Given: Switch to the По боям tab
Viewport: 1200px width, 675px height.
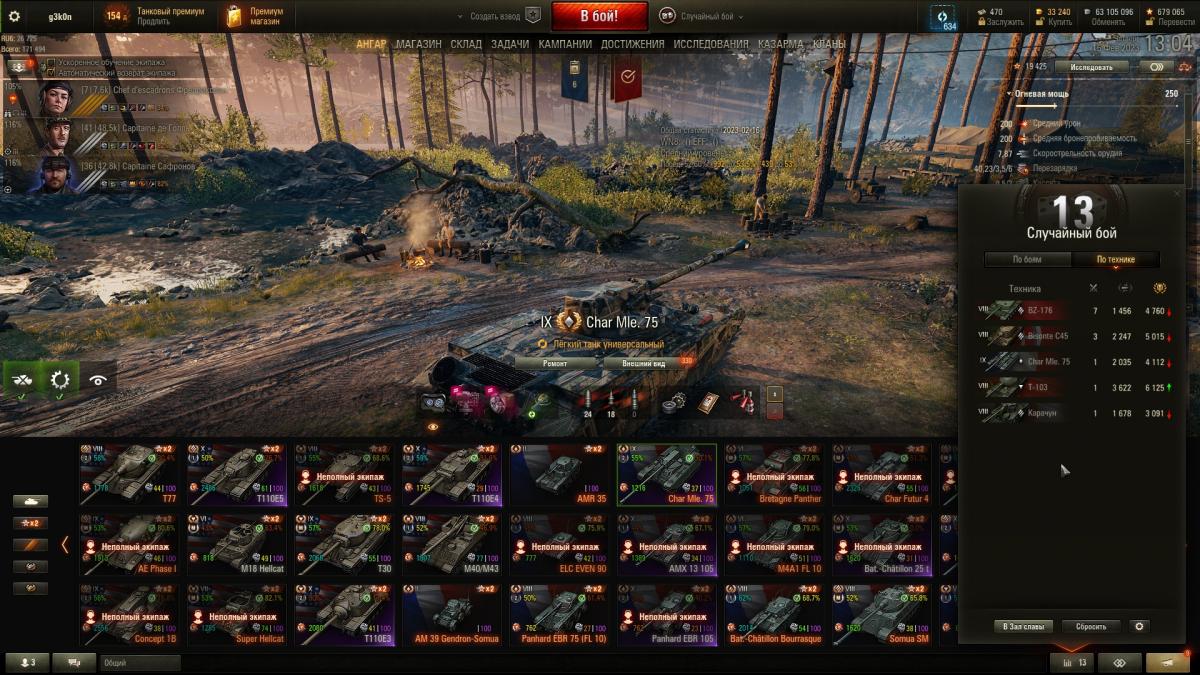Looking at the screenshot, I should pyautogui.click(x=1027, y=260).
